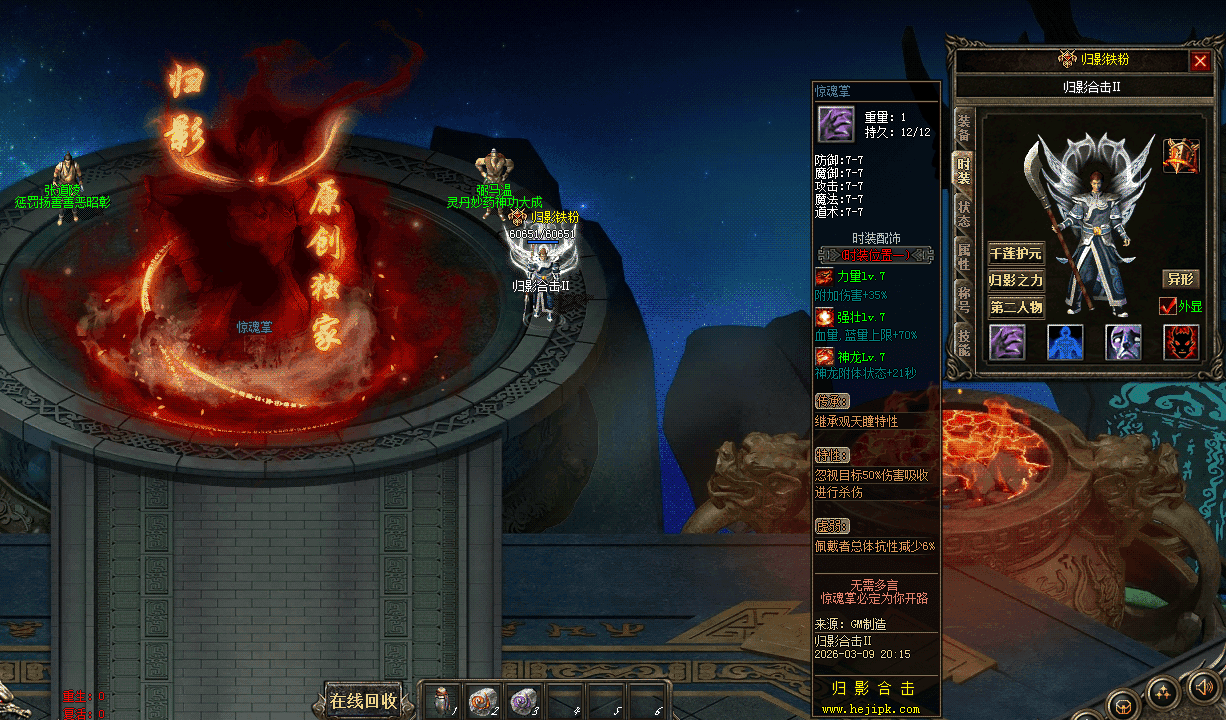Select the purple mask fashion slot

pos(1123,342)
